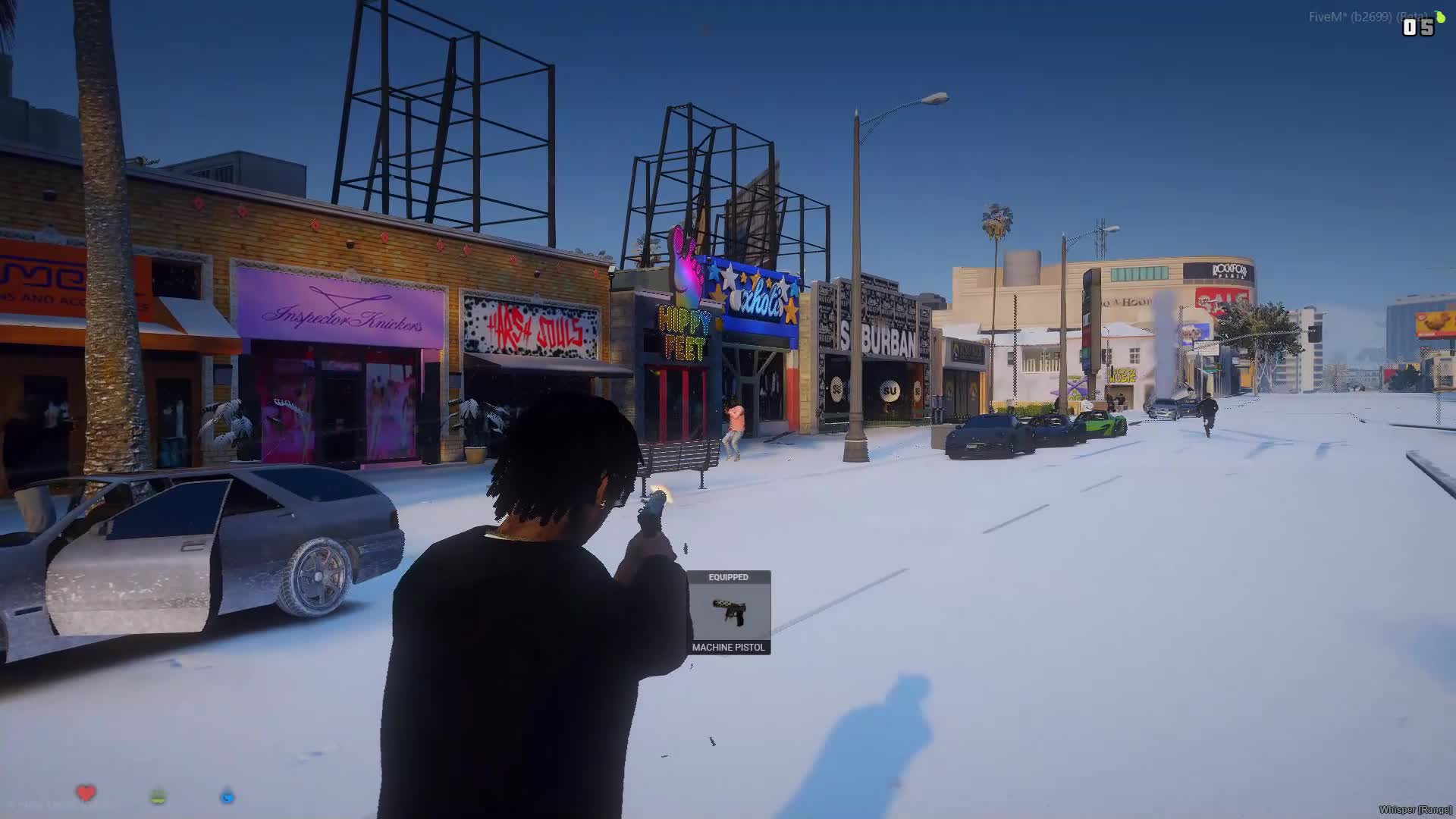Select the equipped Machine Pistol slot
The height and width of the screenshot is (819, 1456).
[x=729, y=613]
